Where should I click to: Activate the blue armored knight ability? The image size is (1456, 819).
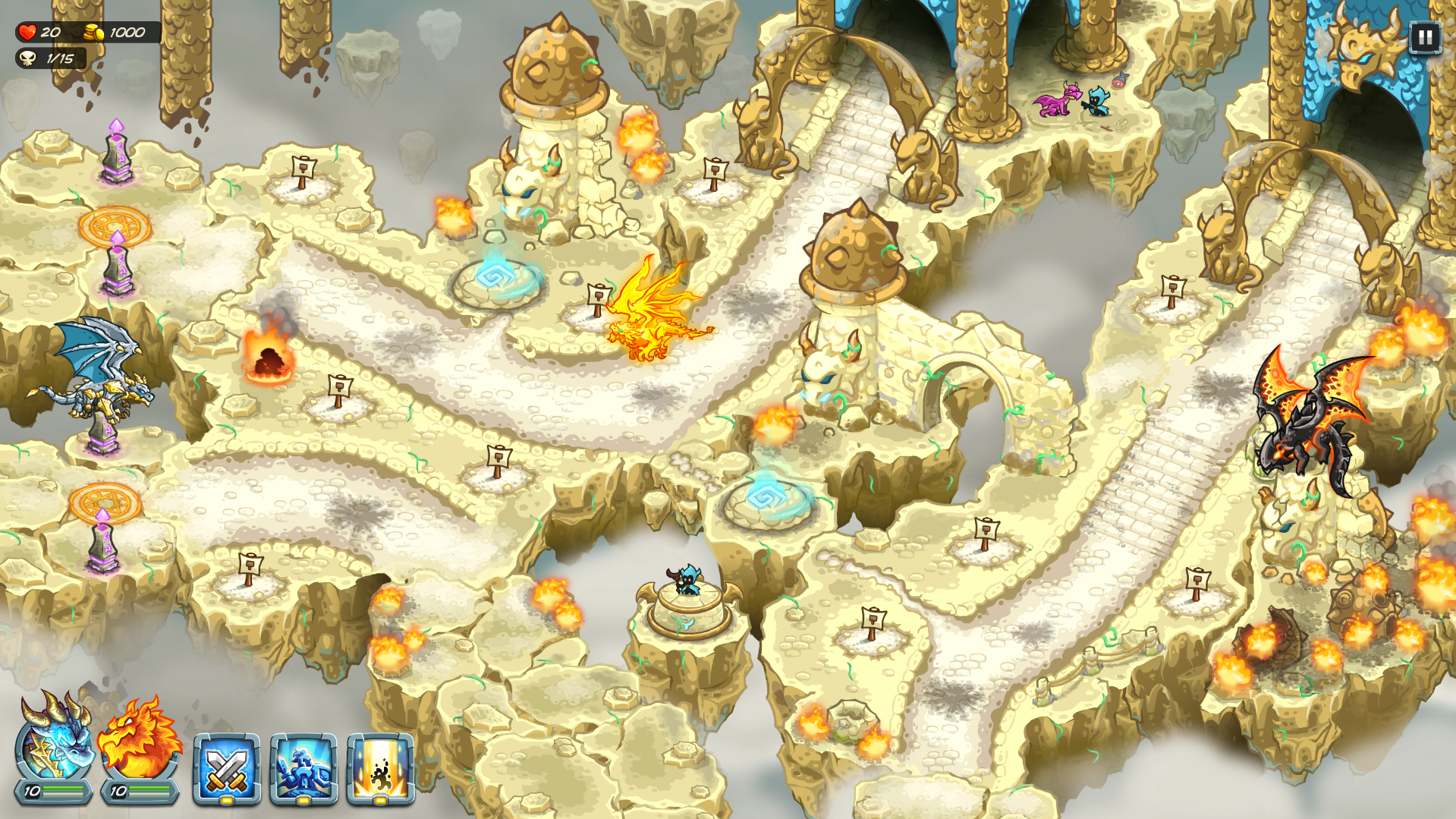pyautogui.click(x=303, y=768)
